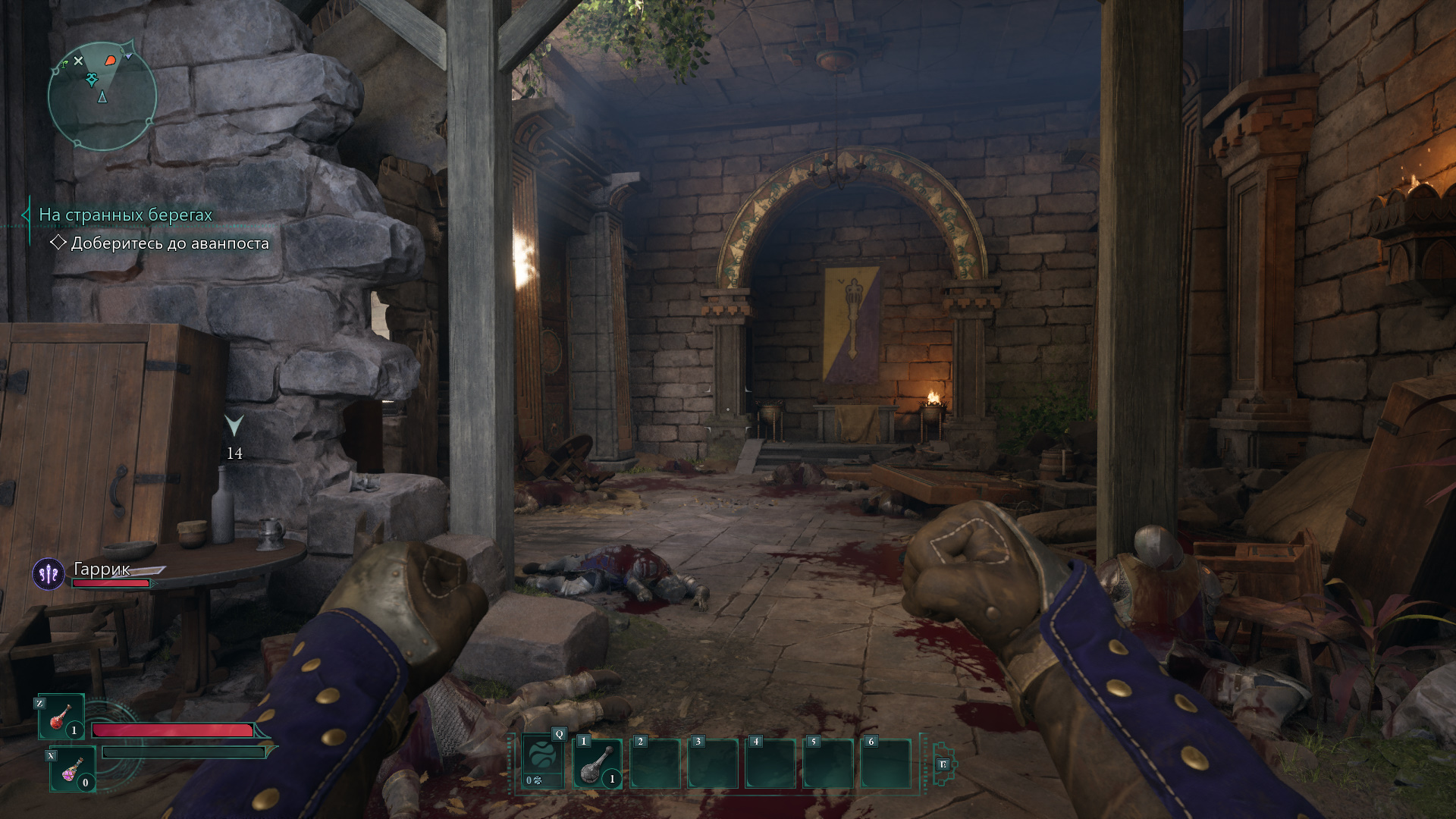Click the orange marker on the minimap
The image size is (1456, 819).
pyautogui.click(x=111, y=59)
